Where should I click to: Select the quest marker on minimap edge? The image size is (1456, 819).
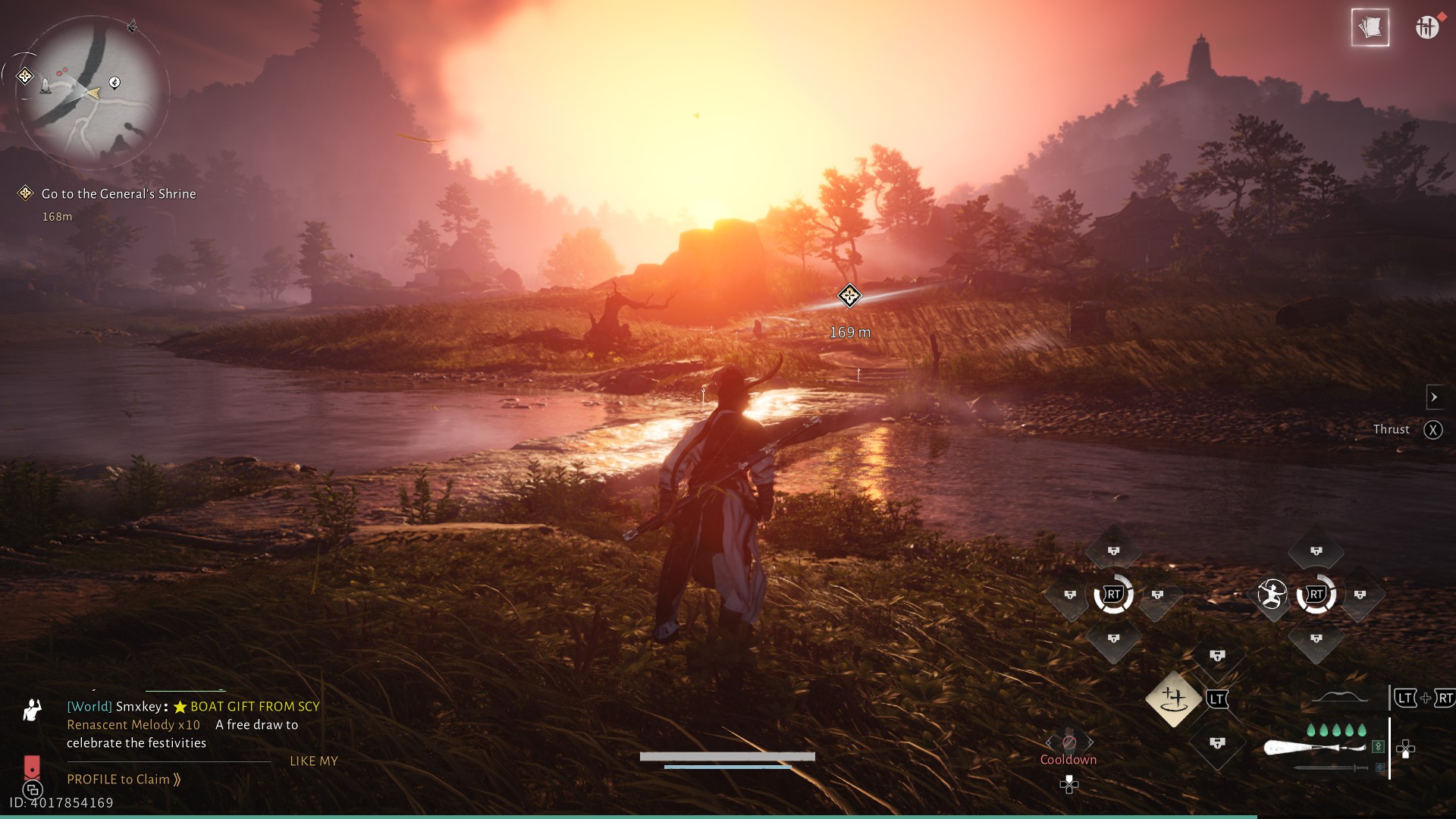pyautogui.click(x=25, y=76)
